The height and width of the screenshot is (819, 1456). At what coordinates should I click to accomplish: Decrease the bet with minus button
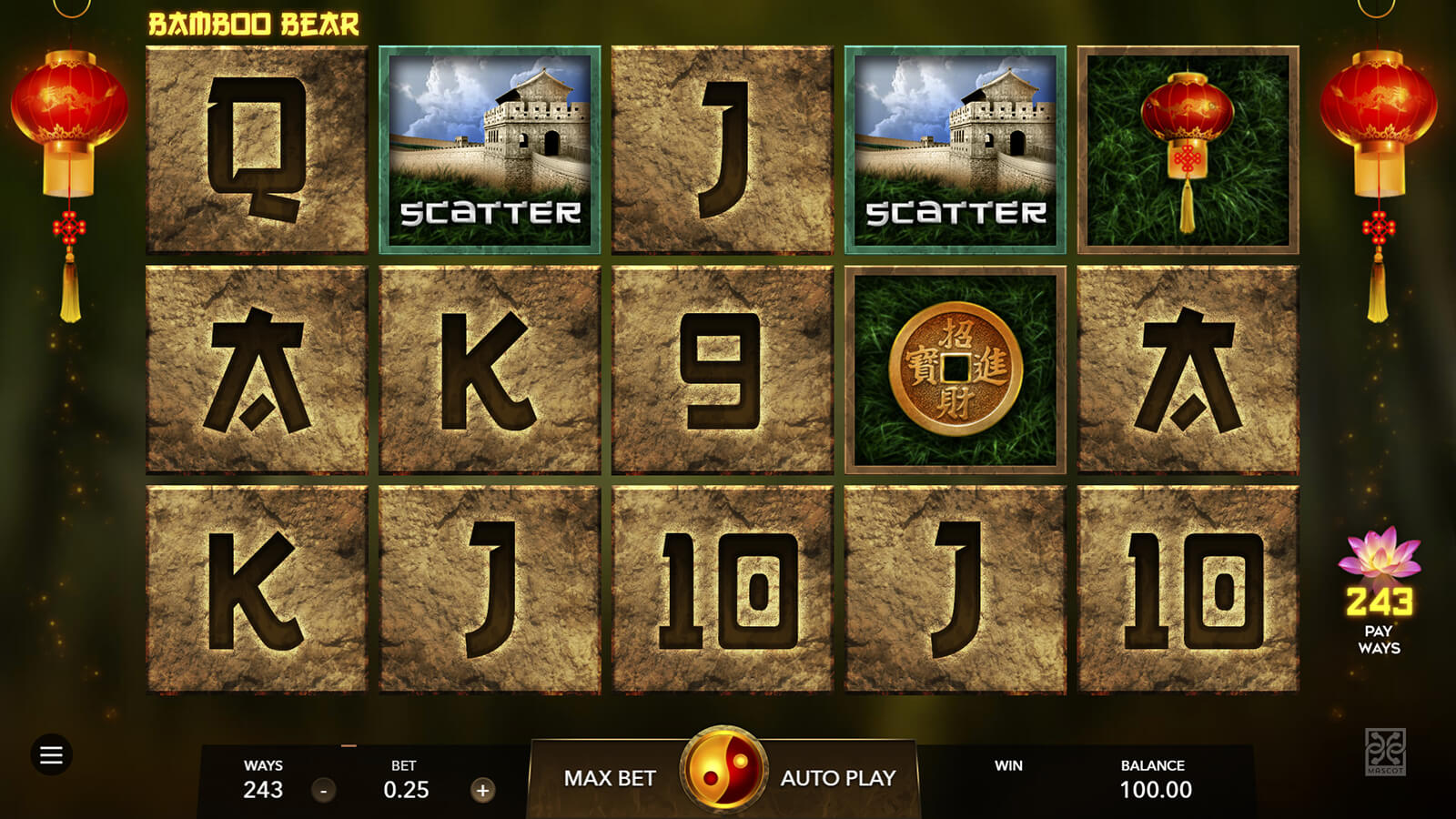coord(324,790)
